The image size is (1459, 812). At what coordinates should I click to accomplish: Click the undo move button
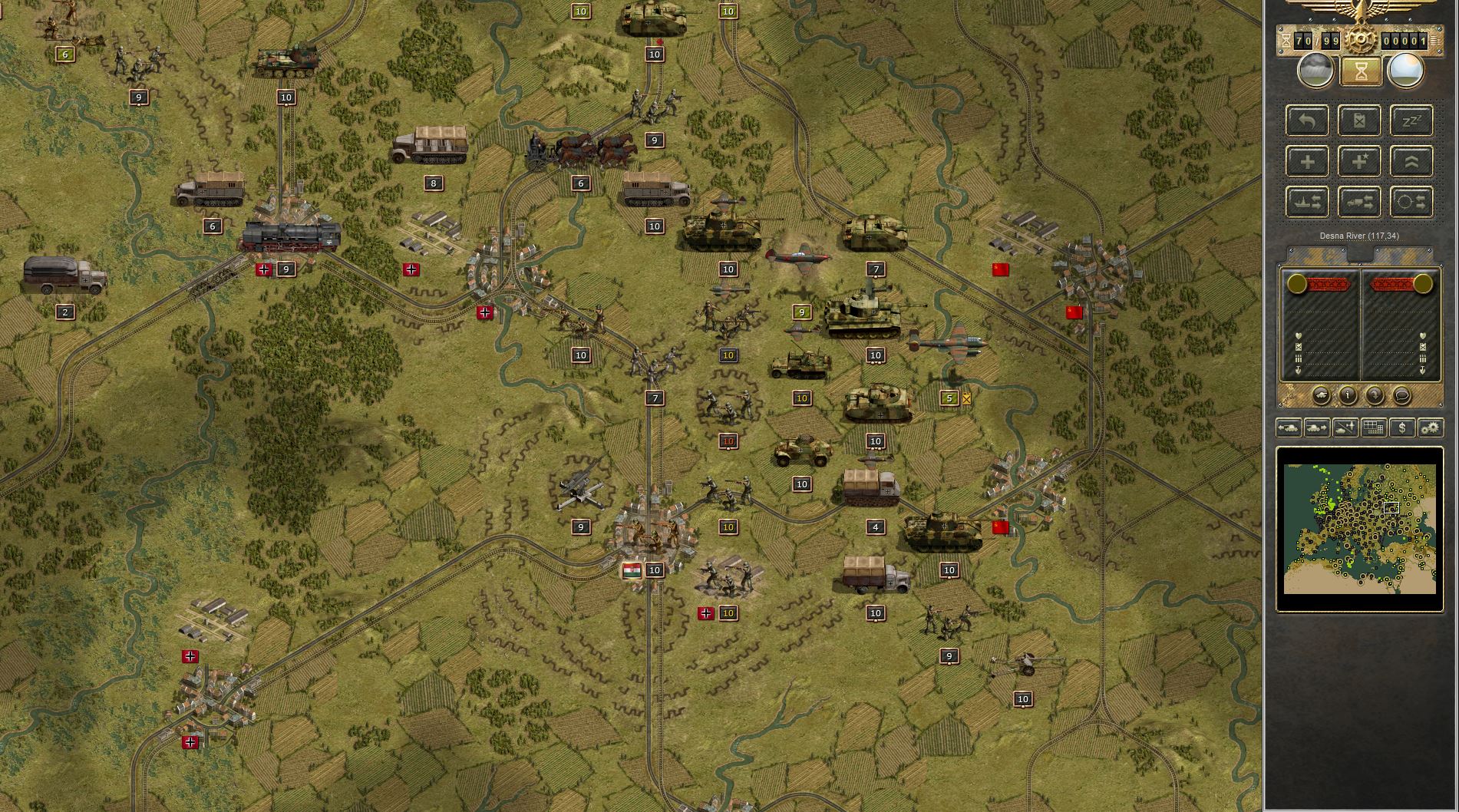point(1306,120)
